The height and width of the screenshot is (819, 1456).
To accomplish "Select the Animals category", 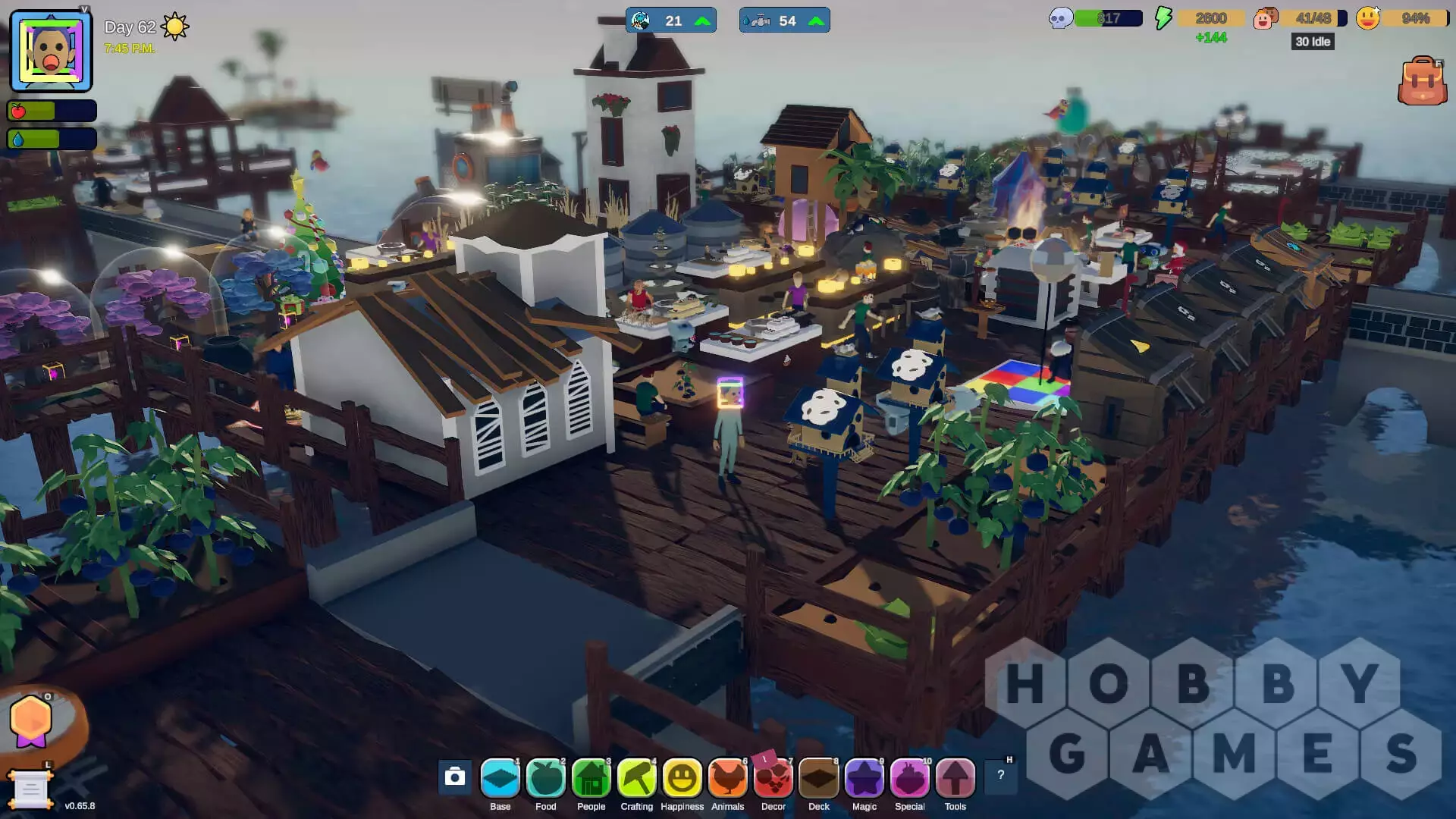I will click(x=728, y=778).
